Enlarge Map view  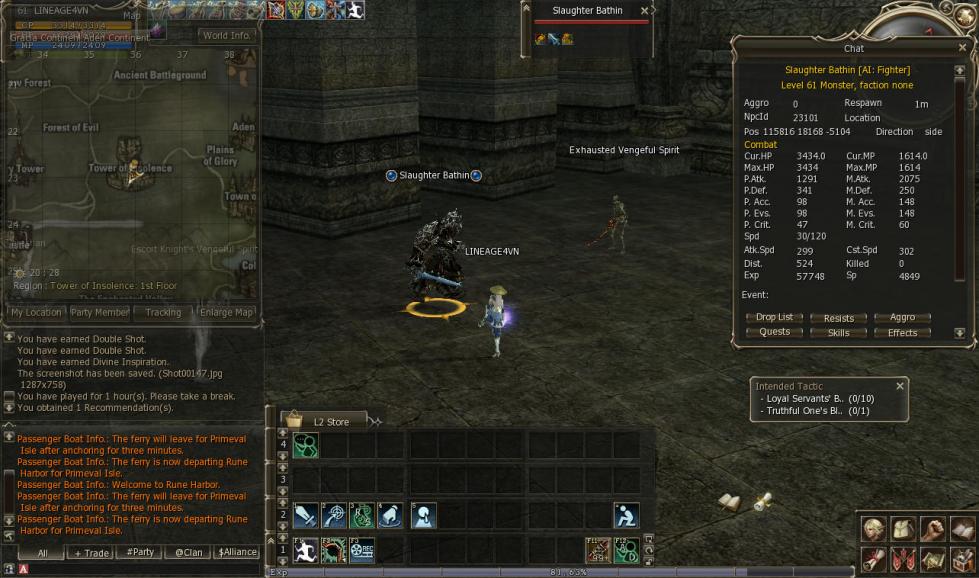coord(227,313)
